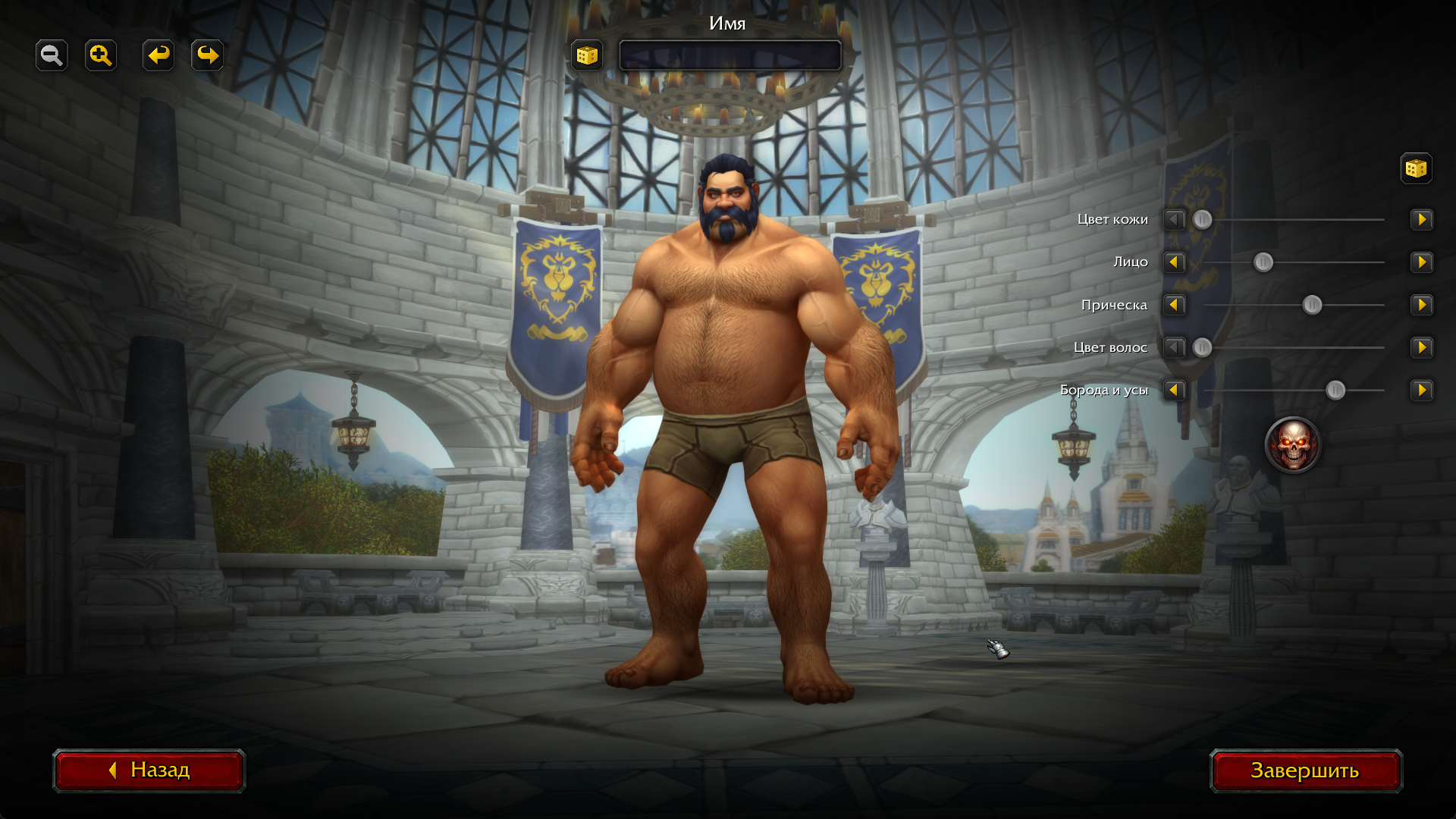Image resolution: width=1456 pixels, height=819 pixels.
Task: Click the Имя name input field
Action: click(730, 55)
